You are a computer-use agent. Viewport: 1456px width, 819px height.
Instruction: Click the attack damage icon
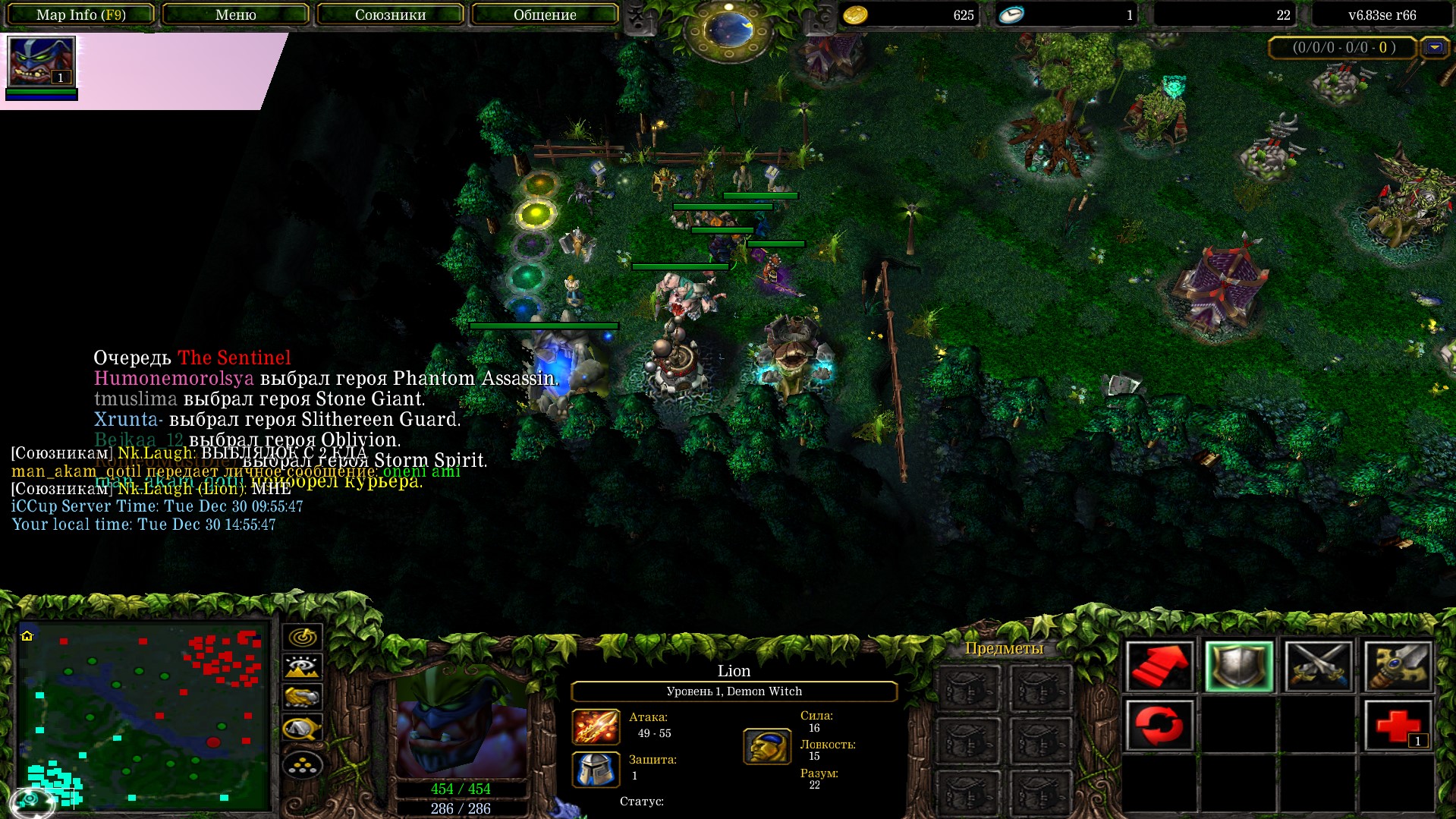[x=596, y=726]
